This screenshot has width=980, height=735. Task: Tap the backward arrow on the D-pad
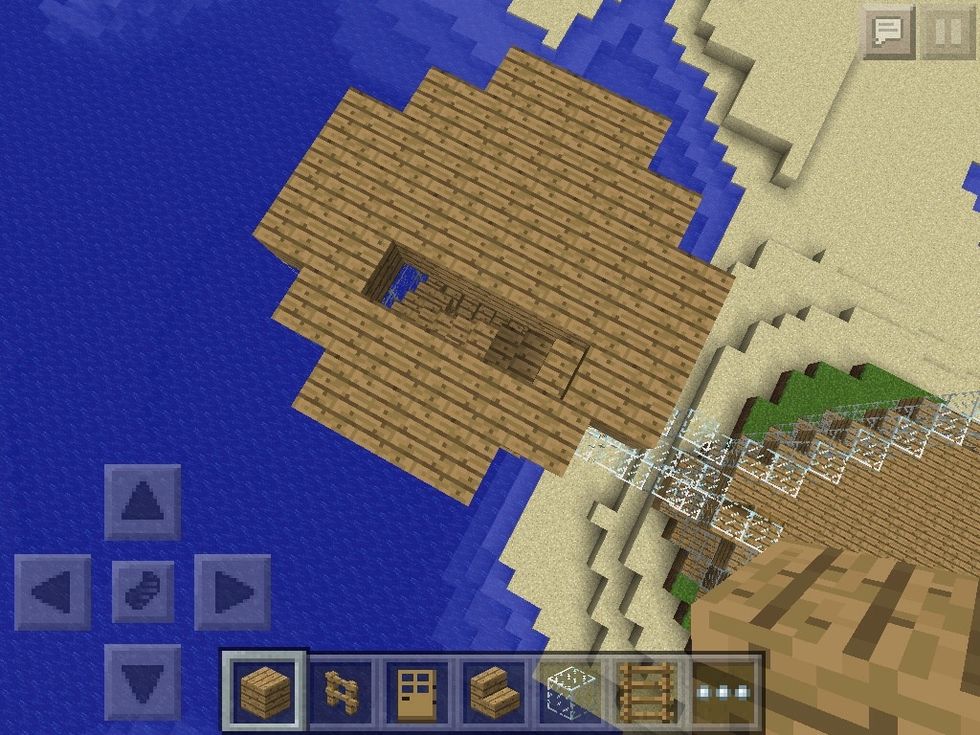click(x=143, y=682)
